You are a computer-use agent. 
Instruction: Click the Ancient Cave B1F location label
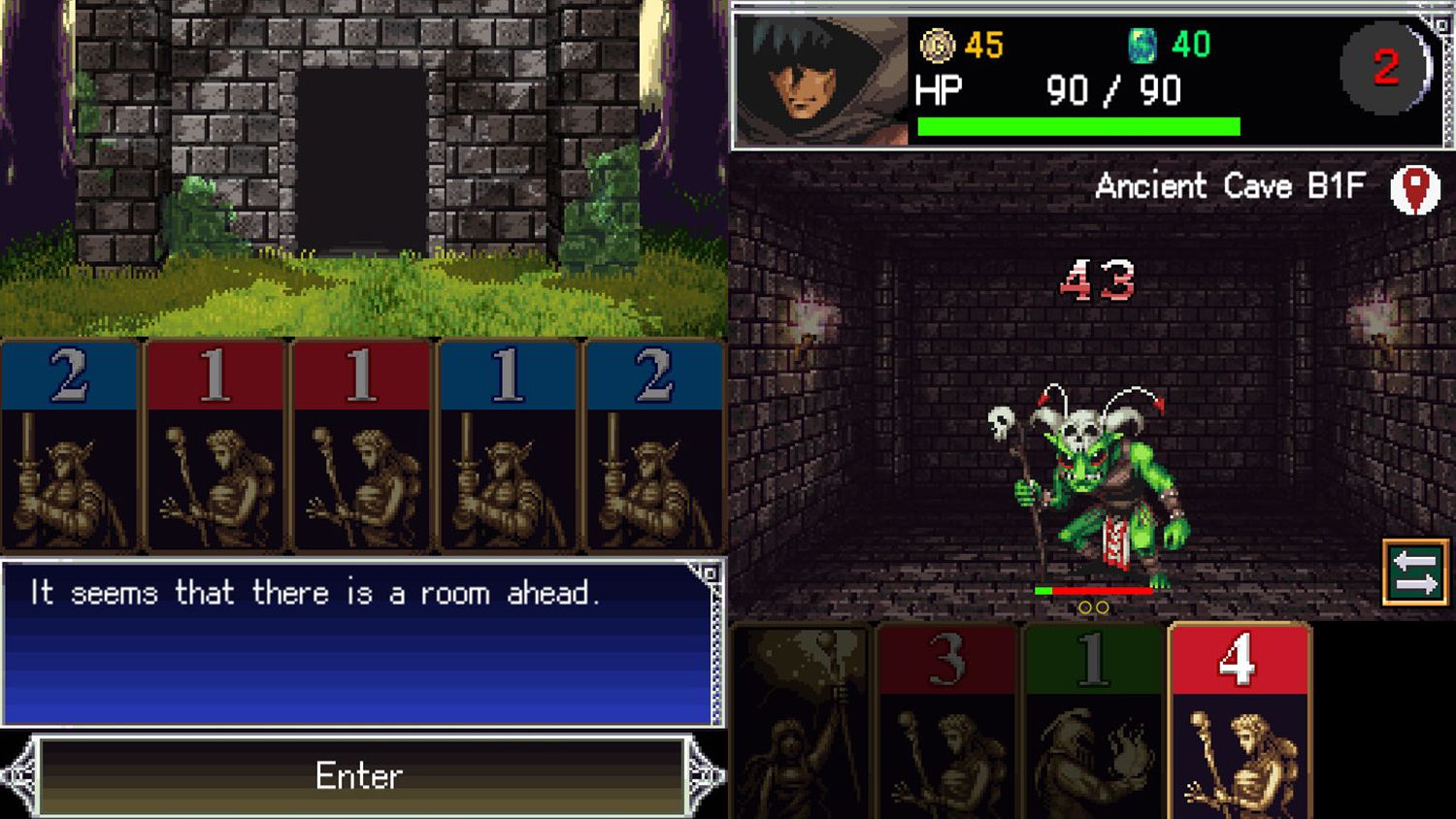pyautogui.click(x=1231, y=186)
